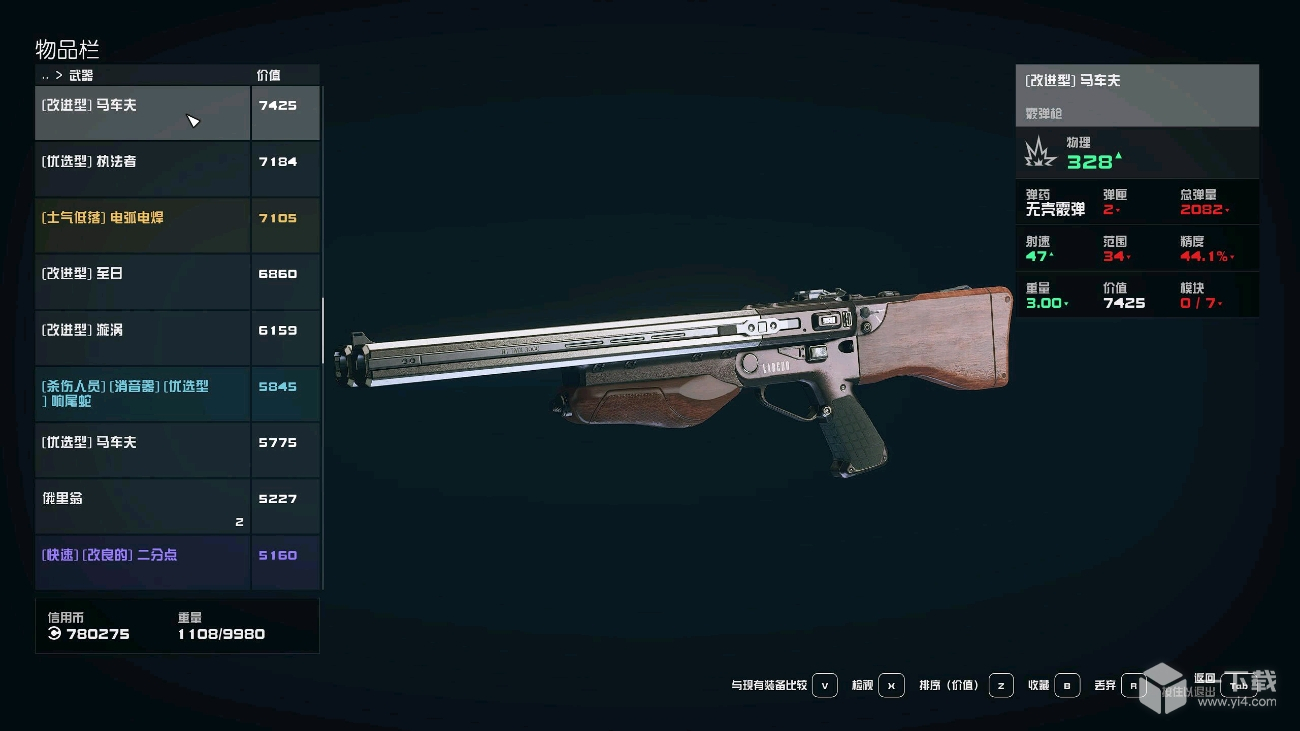Highlight the [改进型] 漩涡 weapon
Screen dimensions: 1300x731
click(143, 337)
